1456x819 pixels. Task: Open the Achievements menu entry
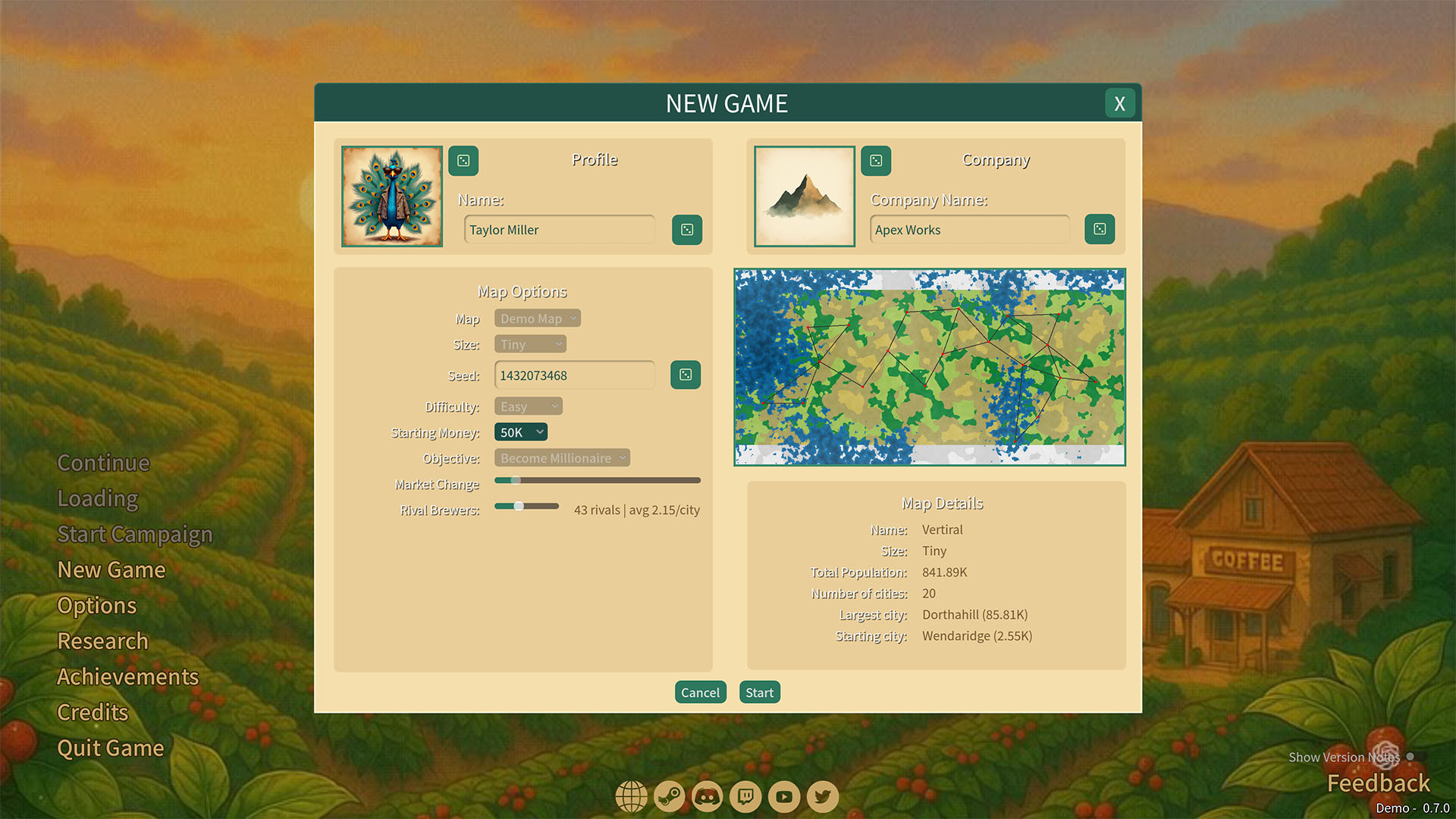(127, 676)
